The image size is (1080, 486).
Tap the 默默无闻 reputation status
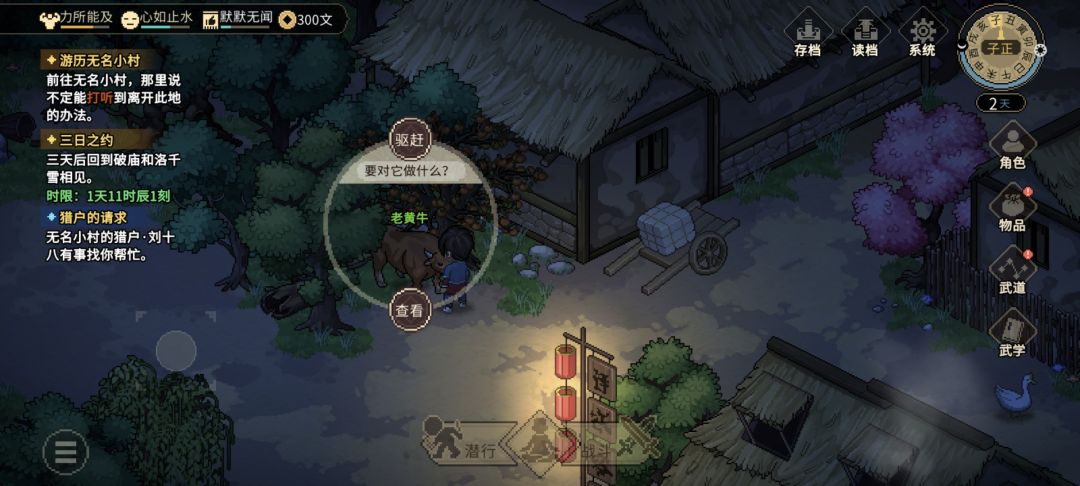(237, 18)
